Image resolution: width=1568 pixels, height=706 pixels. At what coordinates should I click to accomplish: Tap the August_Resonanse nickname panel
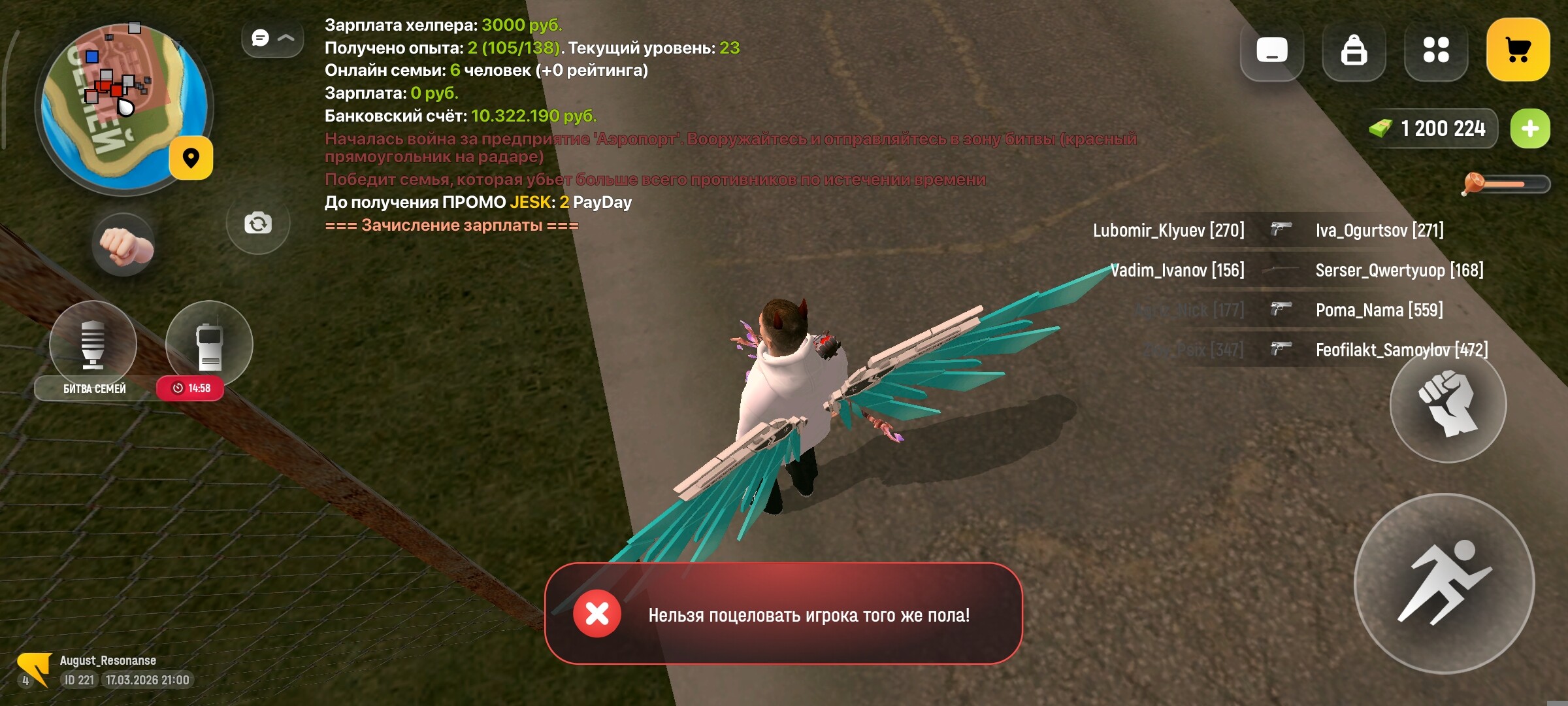[x=108, y=660]
